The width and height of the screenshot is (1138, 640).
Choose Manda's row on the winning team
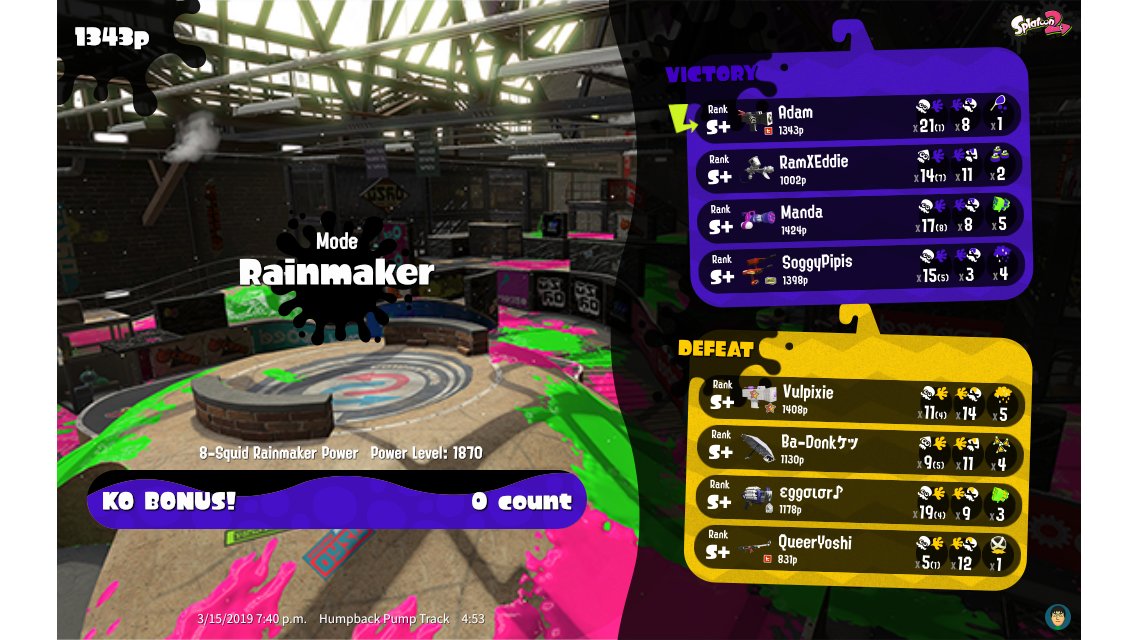point(860,218)
